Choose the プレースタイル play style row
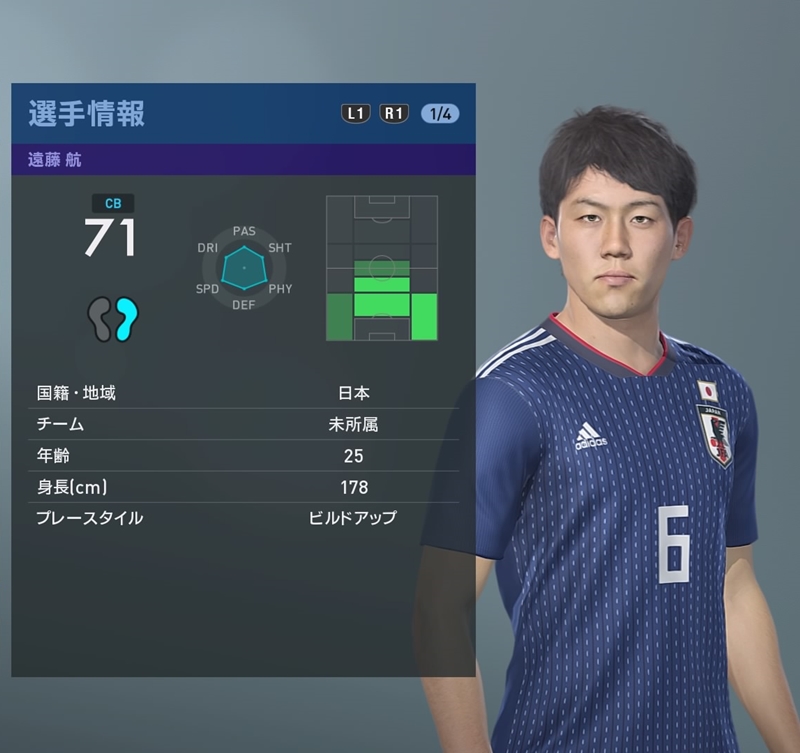This screenshot has height=753, width=800. click(243, 518)
